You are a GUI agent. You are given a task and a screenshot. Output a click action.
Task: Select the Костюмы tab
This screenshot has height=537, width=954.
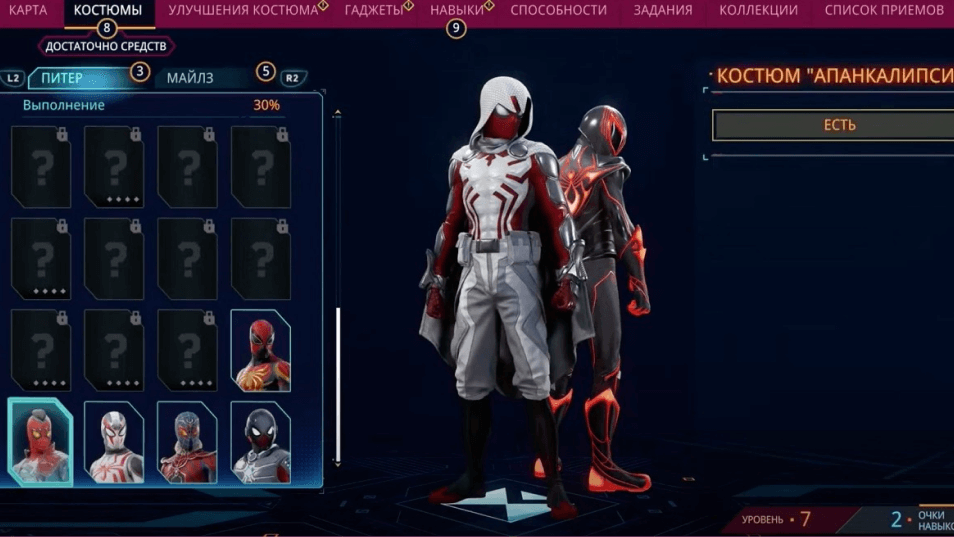[x=107, y=10]
